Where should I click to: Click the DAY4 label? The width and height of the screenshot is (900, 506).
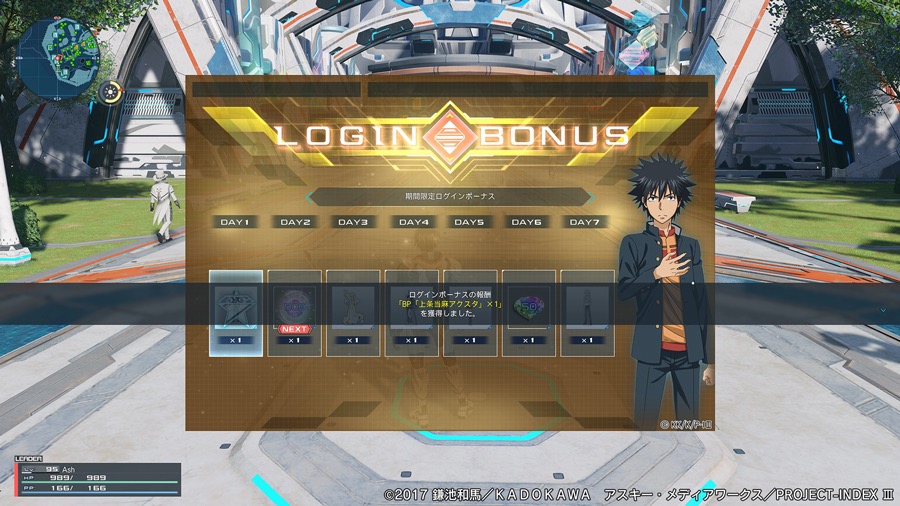[413, 222]
